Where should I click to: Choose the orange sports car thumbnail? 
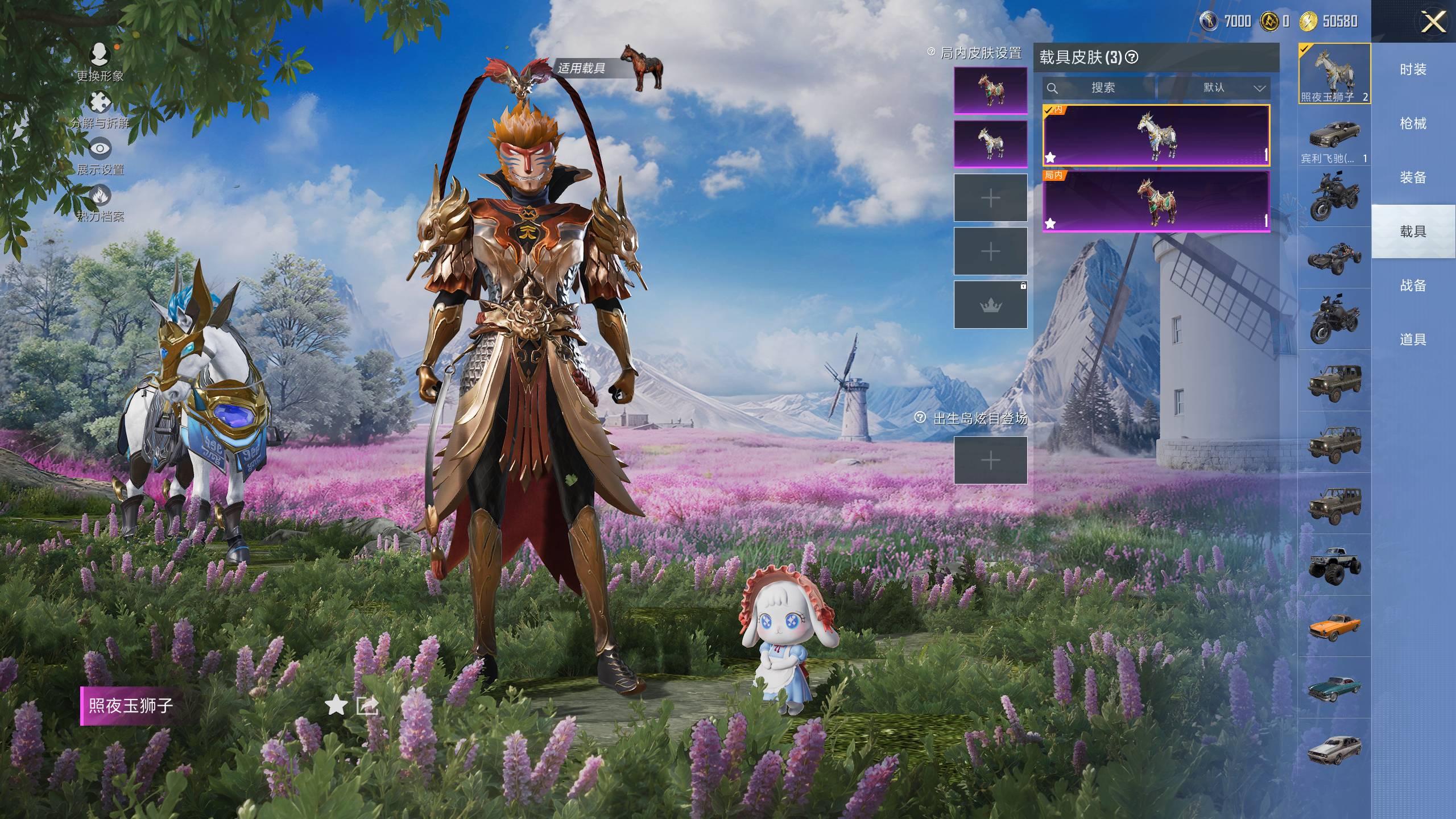(1334, 626)
